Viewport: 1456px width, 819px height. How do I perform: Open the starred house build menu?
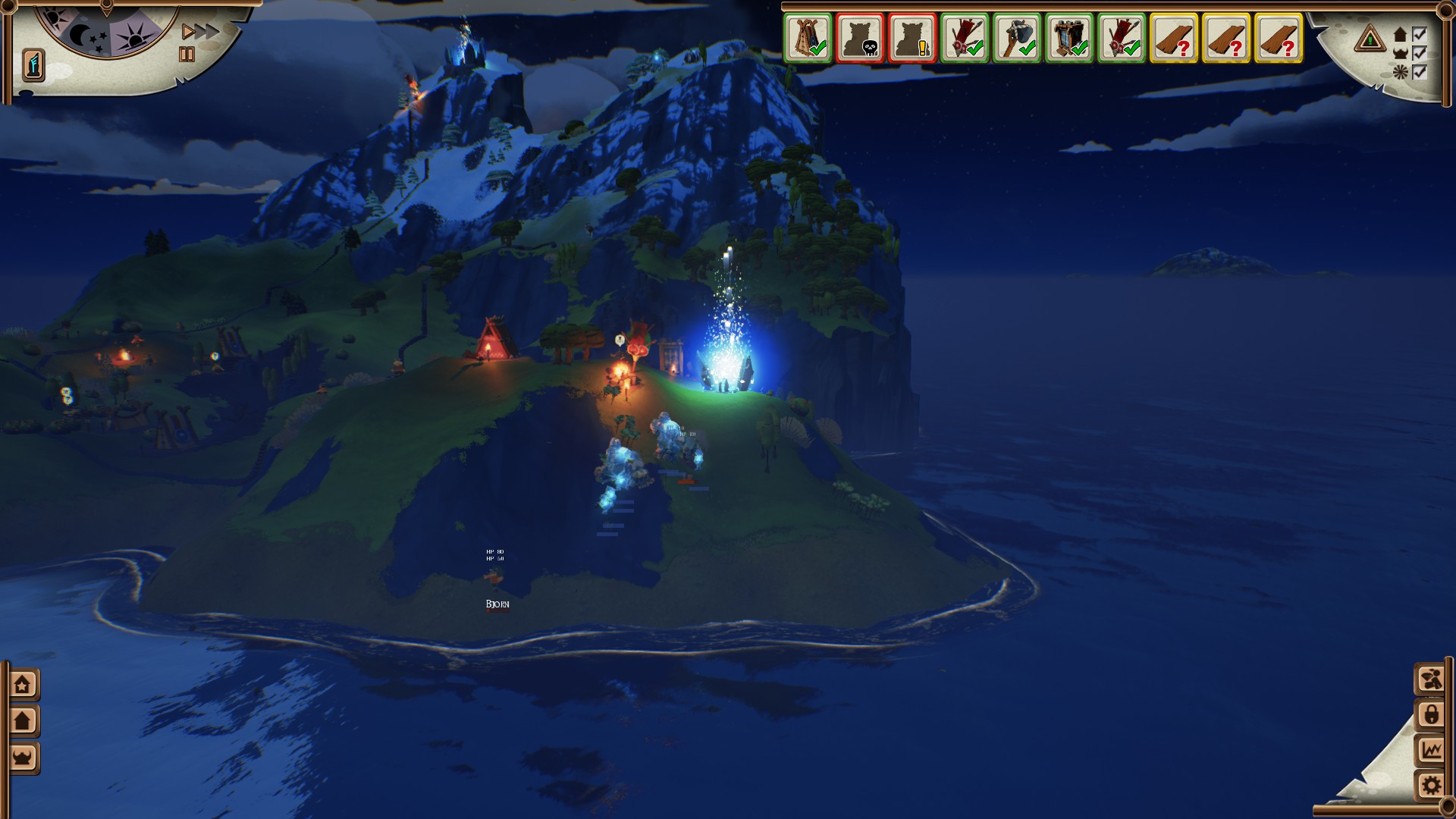tap(23, 685)
